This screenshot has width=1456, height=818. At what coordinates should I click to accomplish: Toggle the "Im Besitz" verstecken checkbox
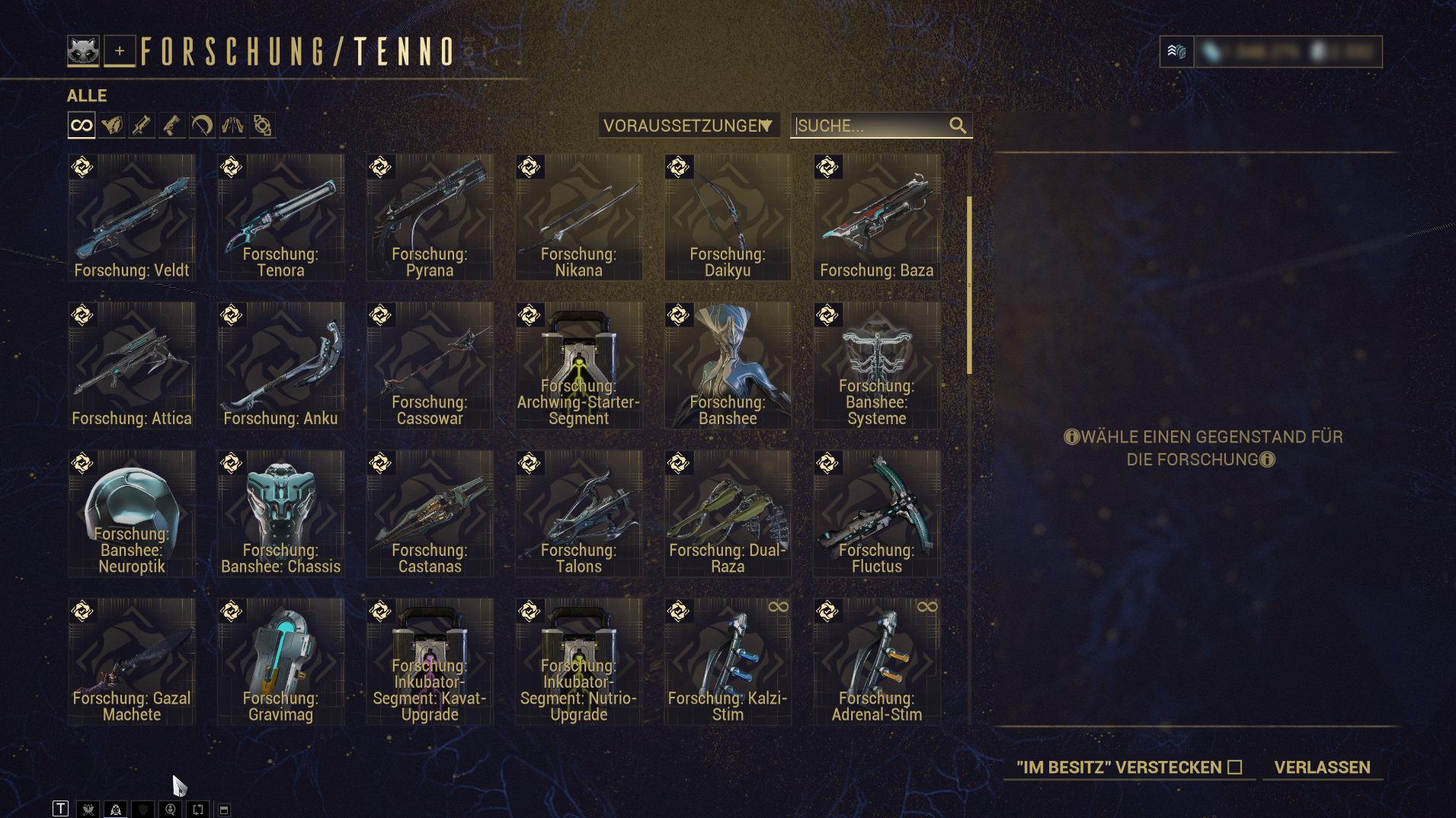coord(1235,767)
